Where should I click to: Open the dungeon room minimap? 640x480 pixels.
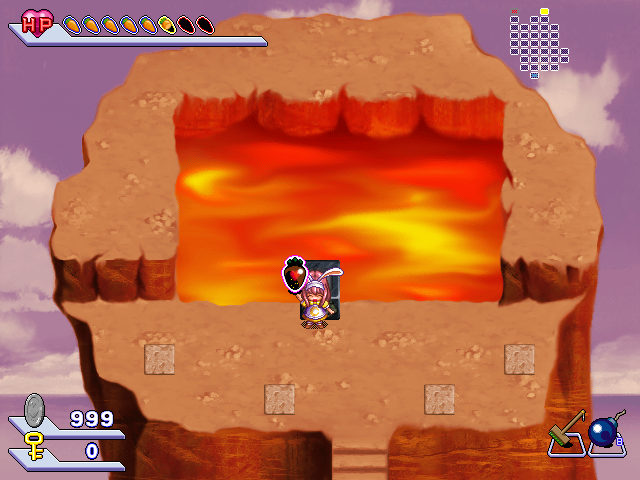pos(538,43)
